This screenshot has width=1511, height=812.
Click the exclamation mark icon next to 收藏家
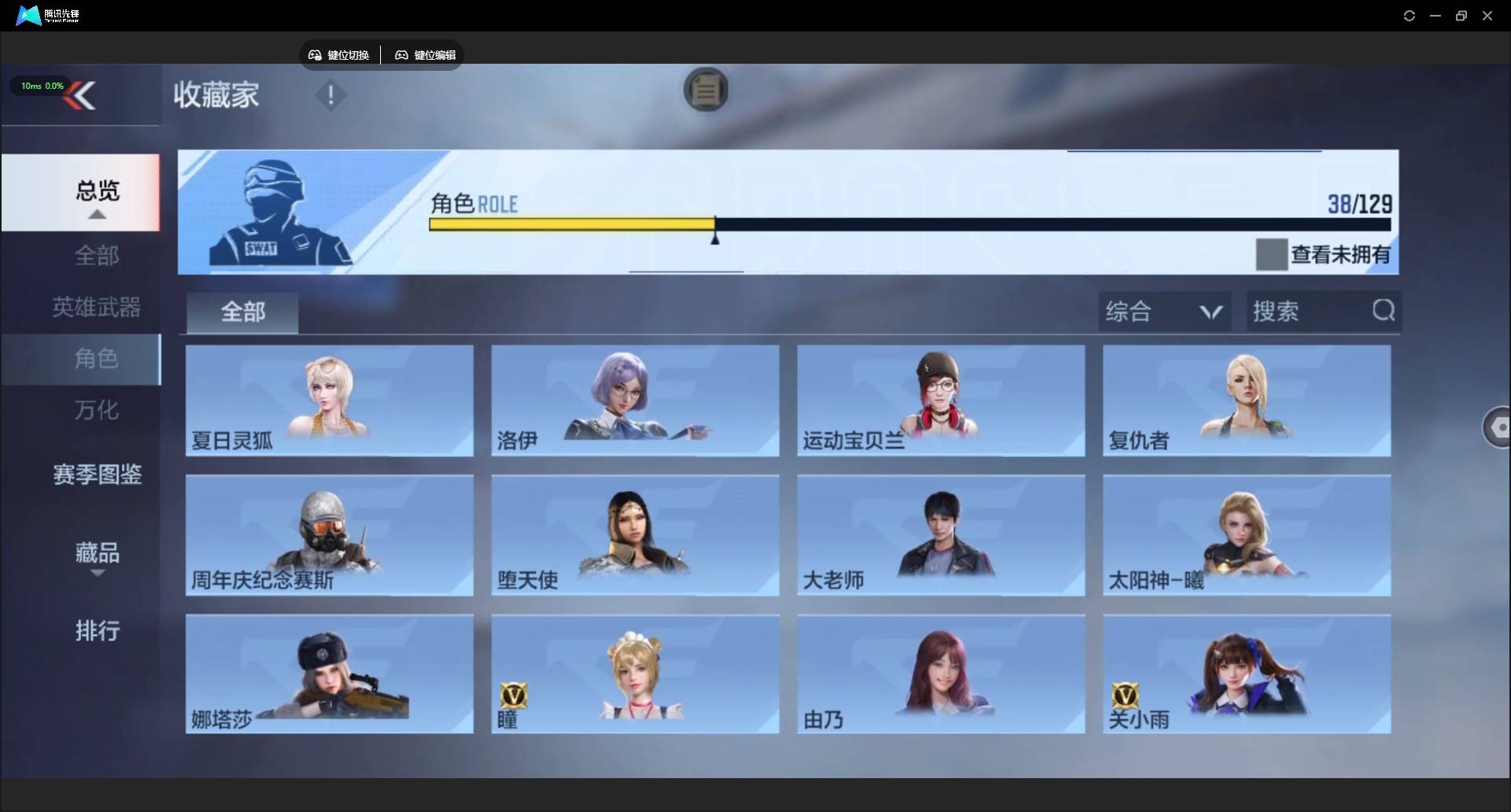pyautogui.click(x=330, y=95)
